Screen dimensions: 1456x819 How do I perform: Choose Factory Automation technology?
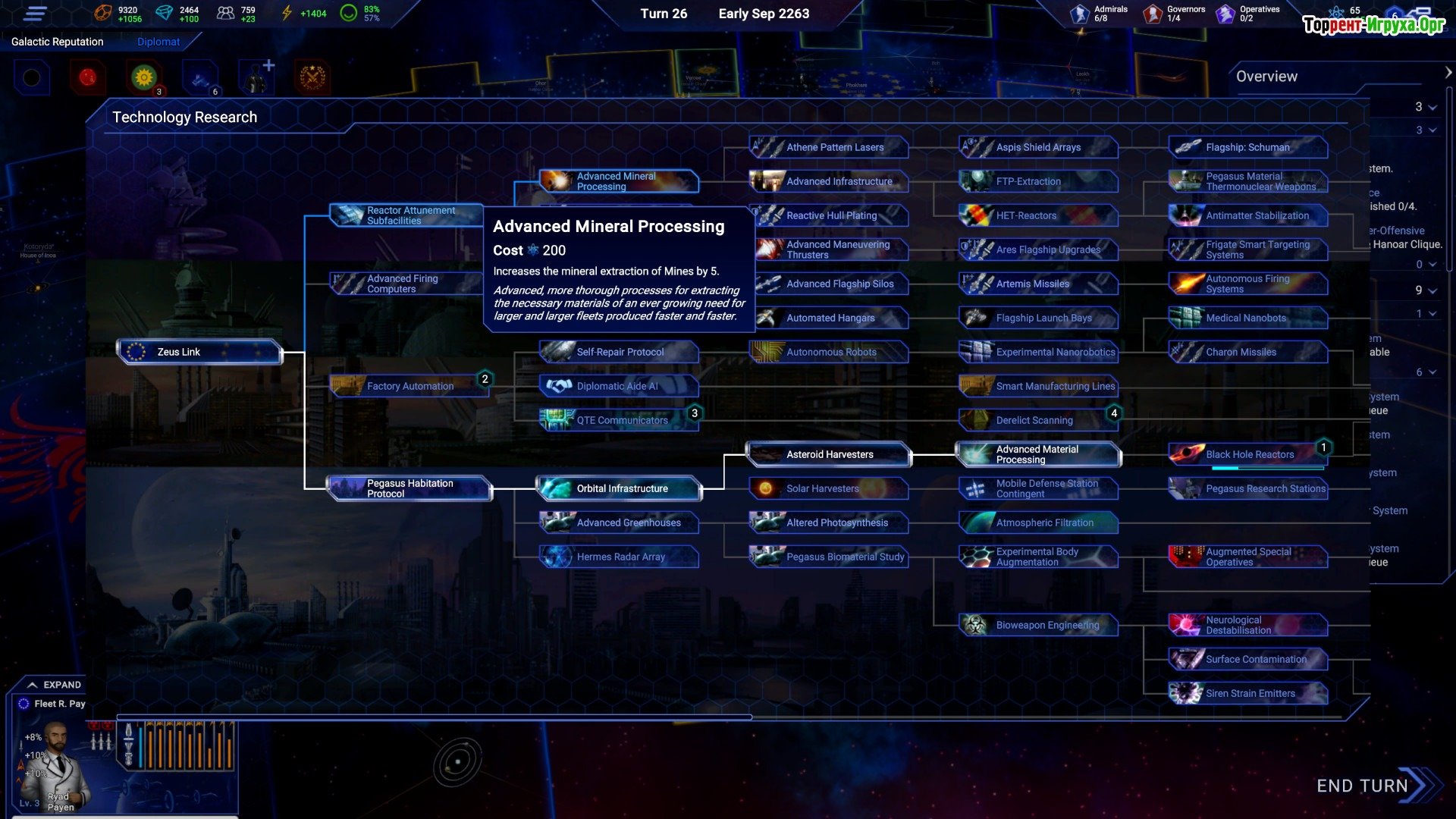tap(409, 386)
